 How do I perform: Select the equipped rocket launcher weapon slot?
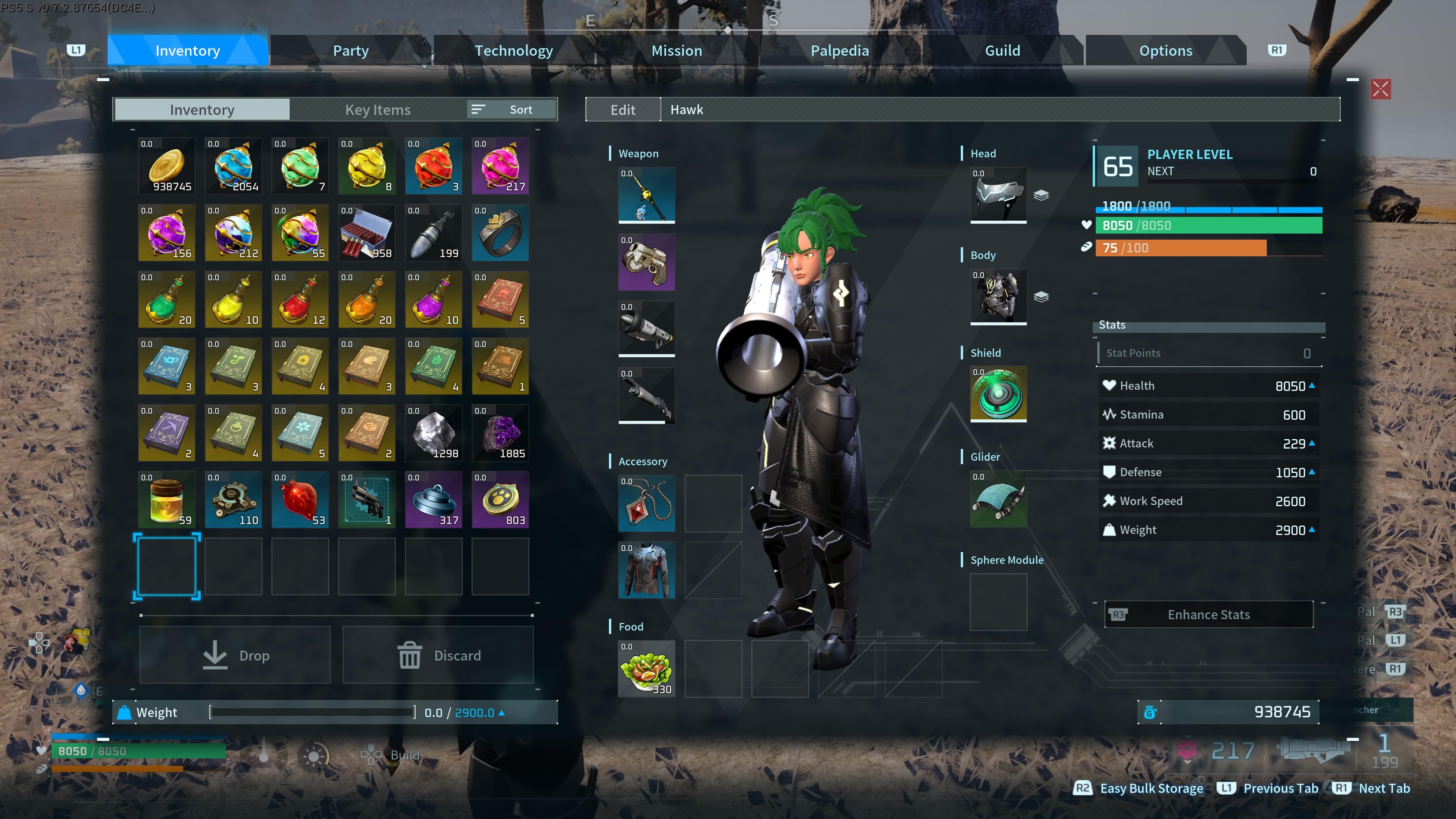pyautogui.click(x=646, y=328)
